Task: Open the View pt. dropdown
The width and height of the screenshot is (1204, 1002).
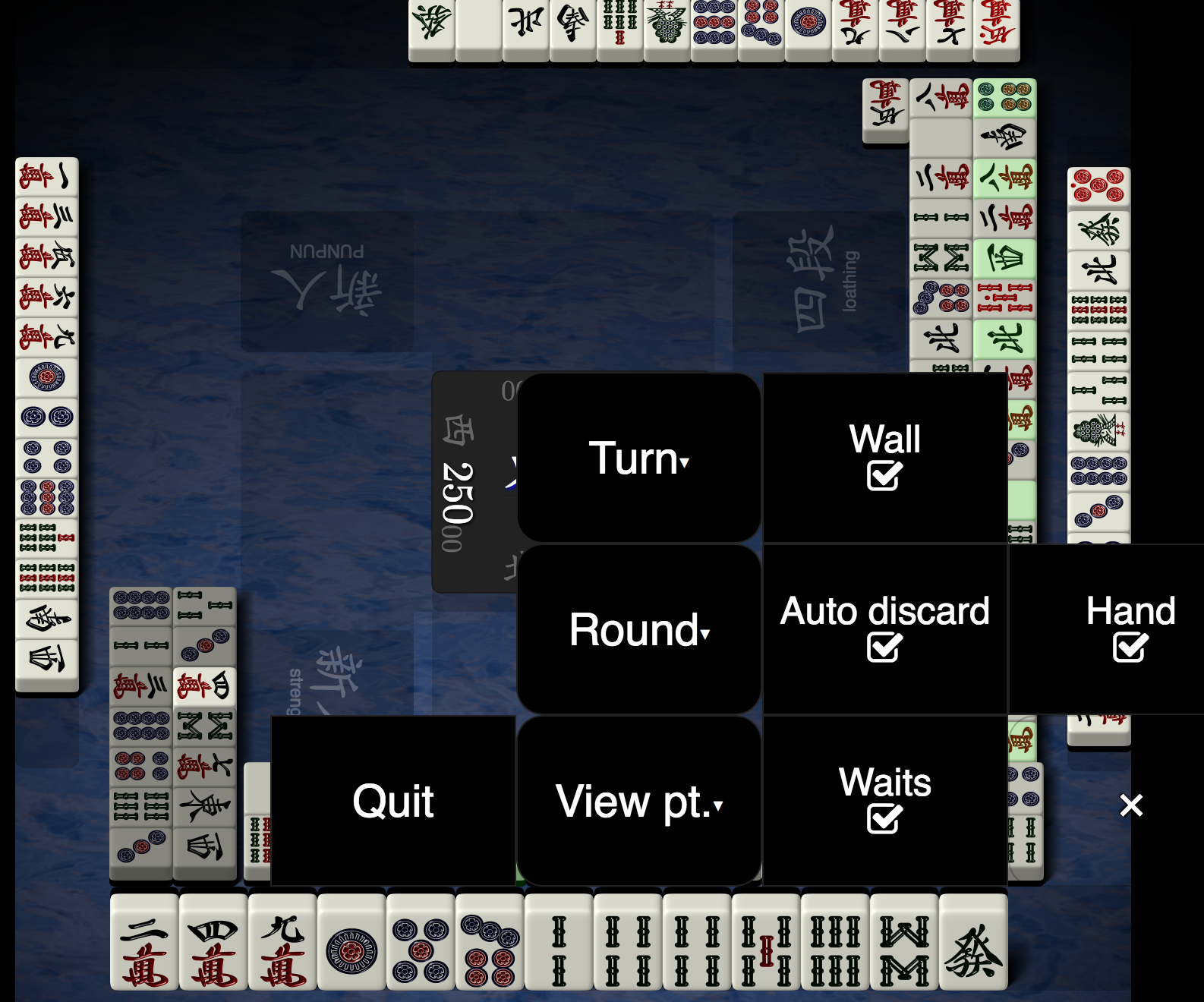Action: point(638,799)
